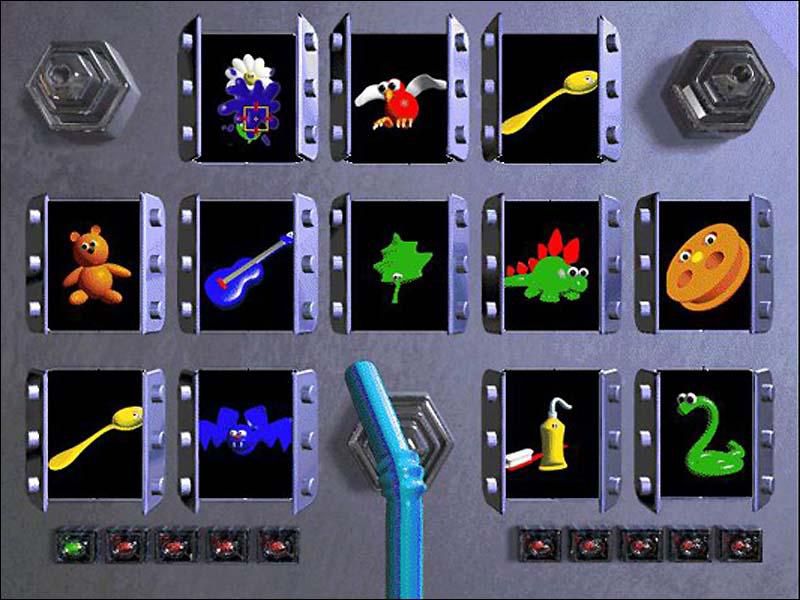800x600 pixels.
Task: Choose the orange teddy bear tile
Action: pos(96,265)
